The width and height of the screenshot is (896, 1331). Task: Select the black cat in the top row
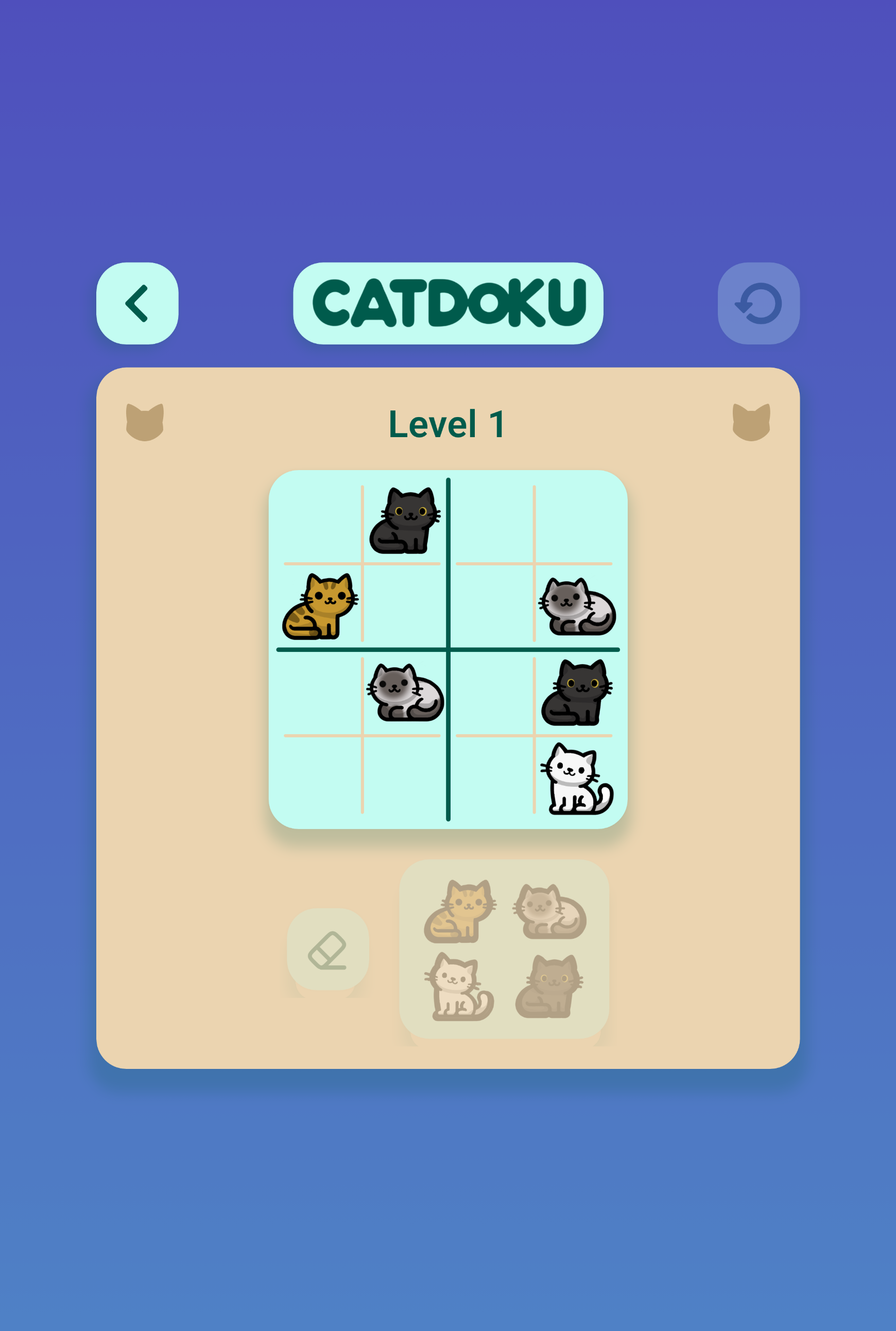406,520
